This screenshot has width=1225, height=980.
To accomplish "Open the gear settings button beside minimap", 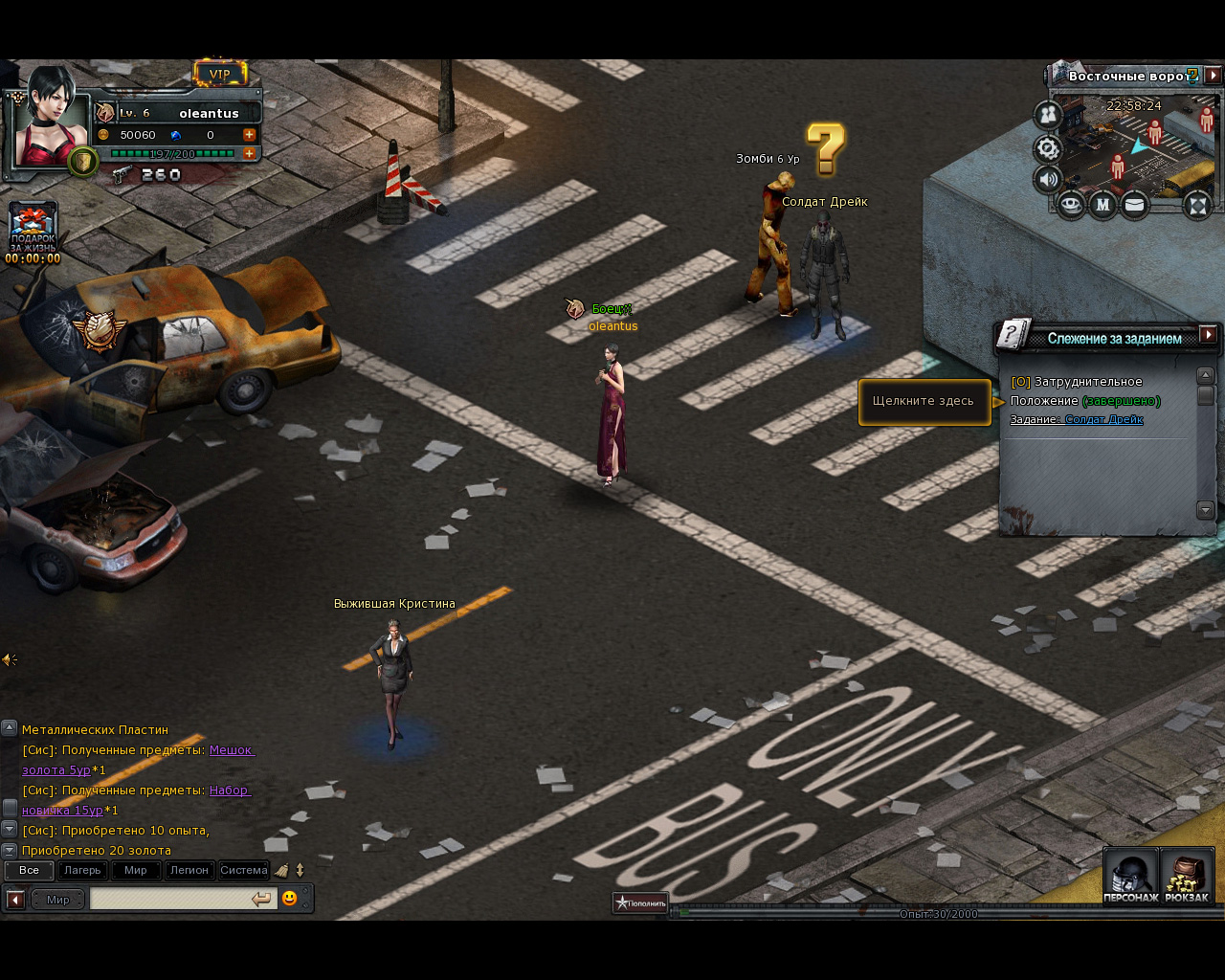I will (1049, 148).
